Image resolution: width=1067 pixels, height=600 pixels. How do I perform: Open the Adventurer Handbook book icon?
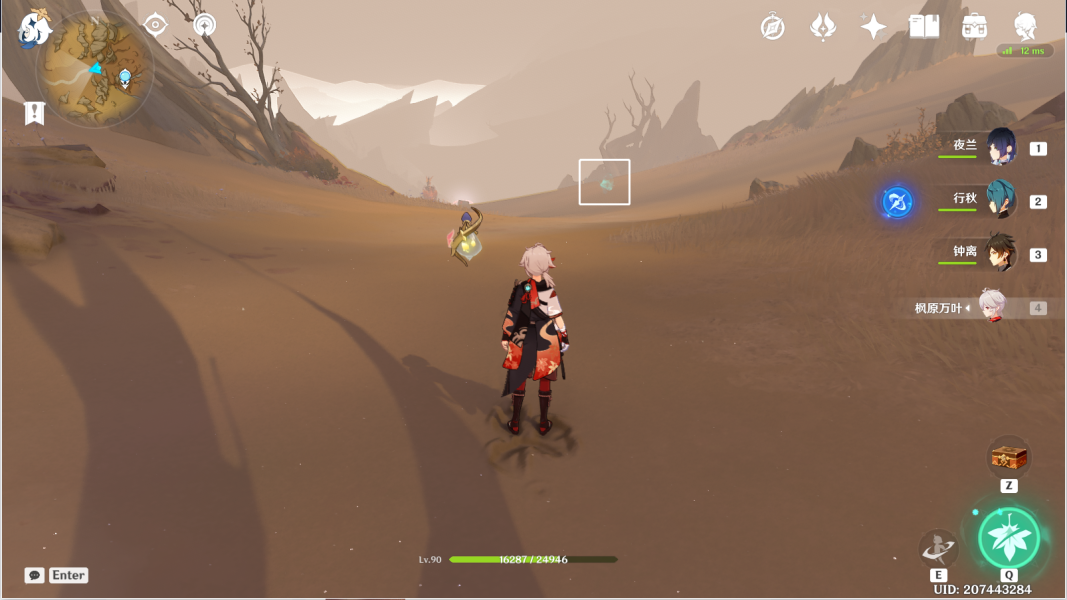tap(924, 27)
